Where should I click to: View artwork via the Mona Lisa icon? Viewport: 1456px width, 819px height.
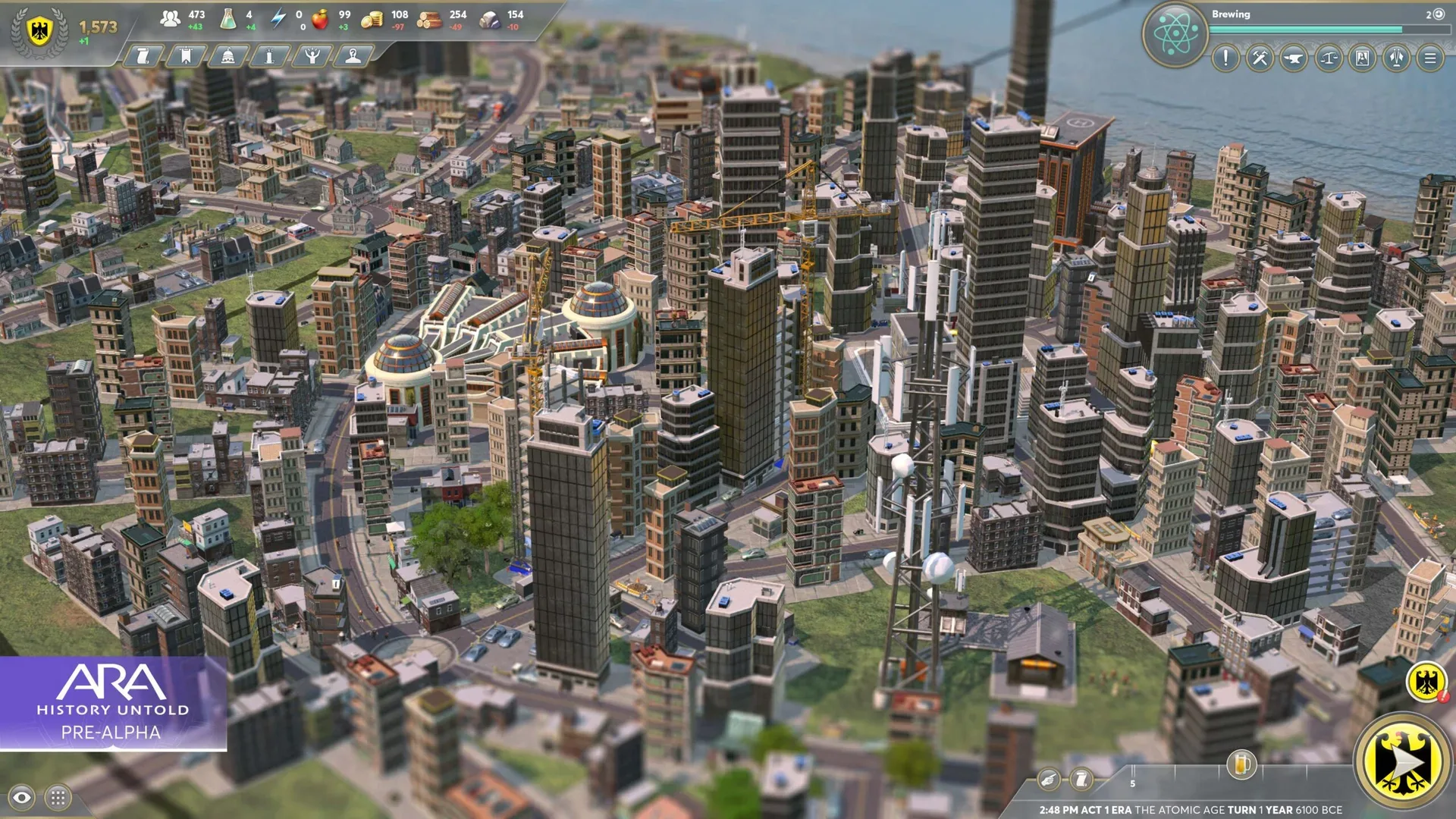click(x=1363, y=58)
